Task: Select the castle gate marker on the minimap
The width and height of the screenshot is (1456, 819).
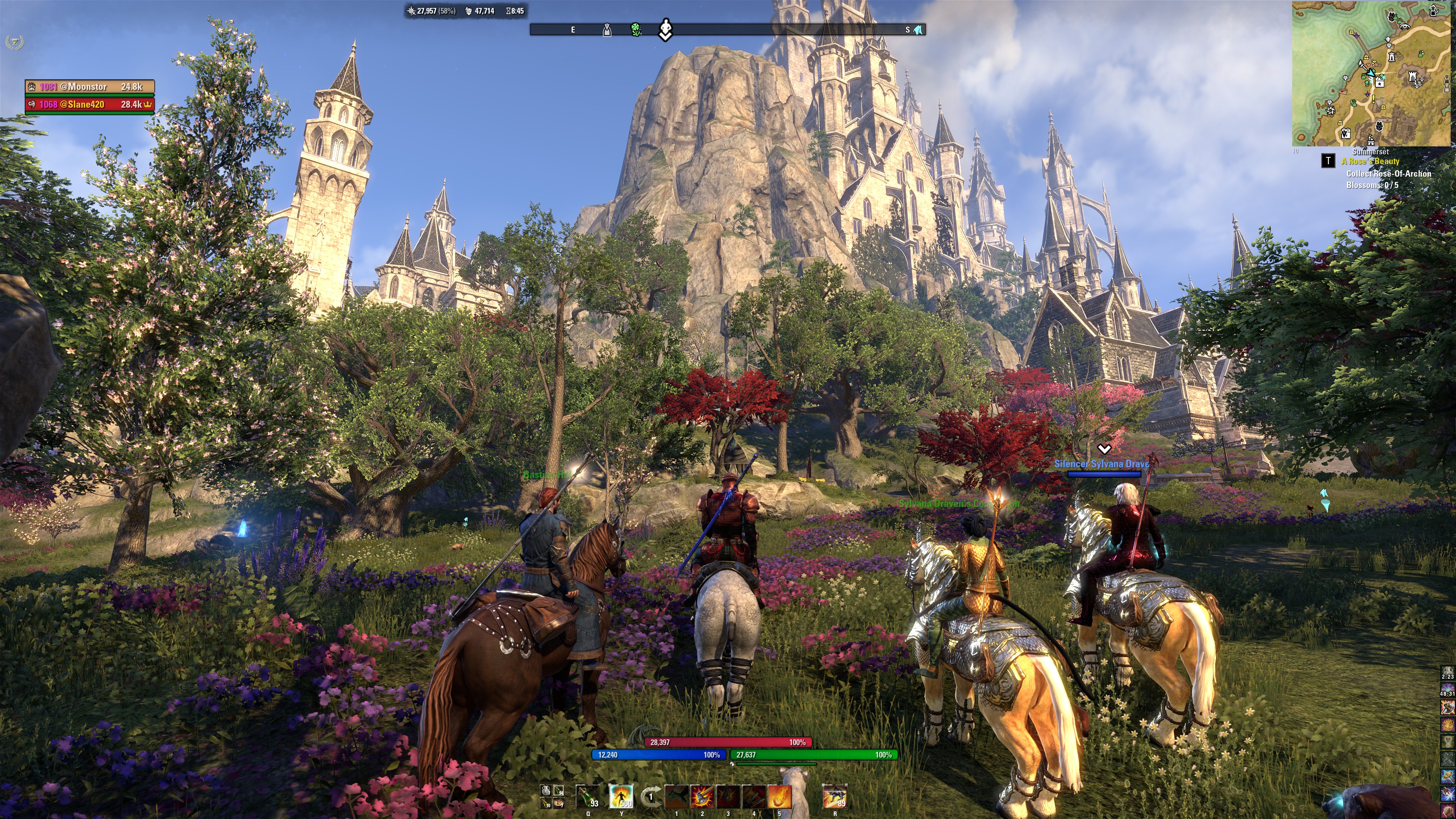Action: [x=1412, y=76]
